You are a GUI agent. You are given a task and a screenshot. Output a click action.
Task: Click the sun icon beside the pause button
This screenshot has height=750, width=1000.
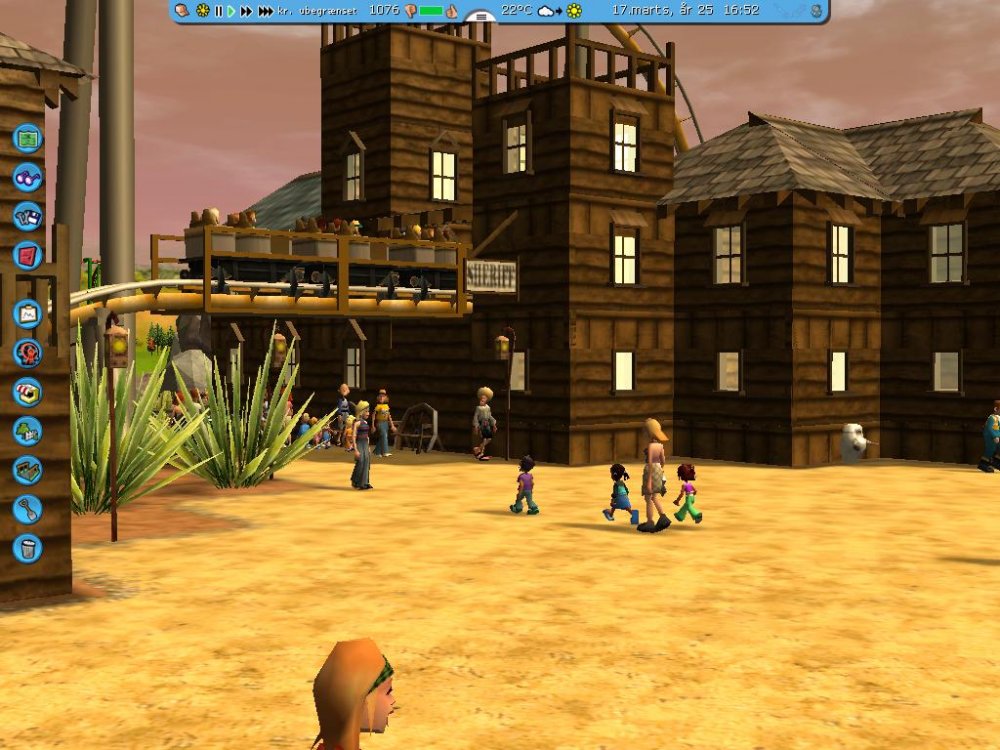click(203, 11)
